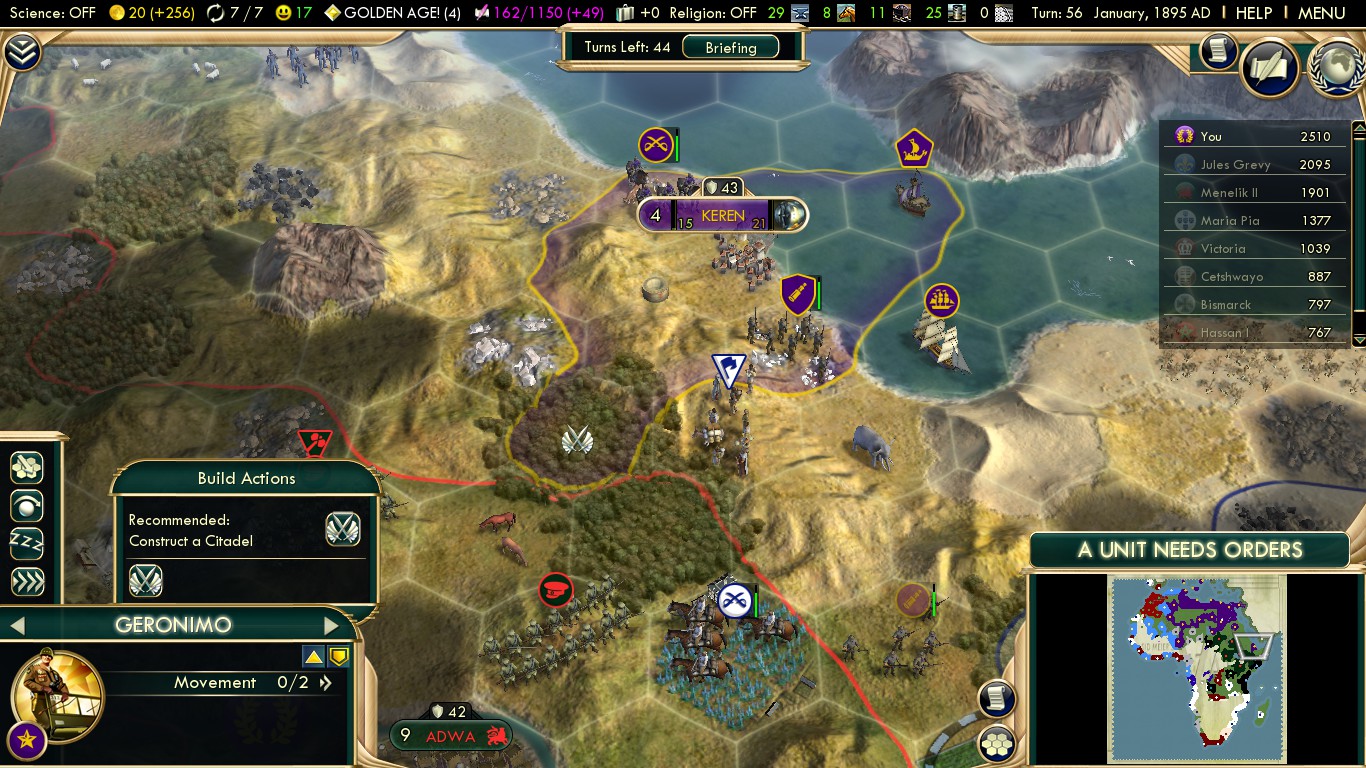Viewport: 1366px width, 768px height.
Task: Click the Construct a Citadel recommended icon
Action: click(343, 529)
